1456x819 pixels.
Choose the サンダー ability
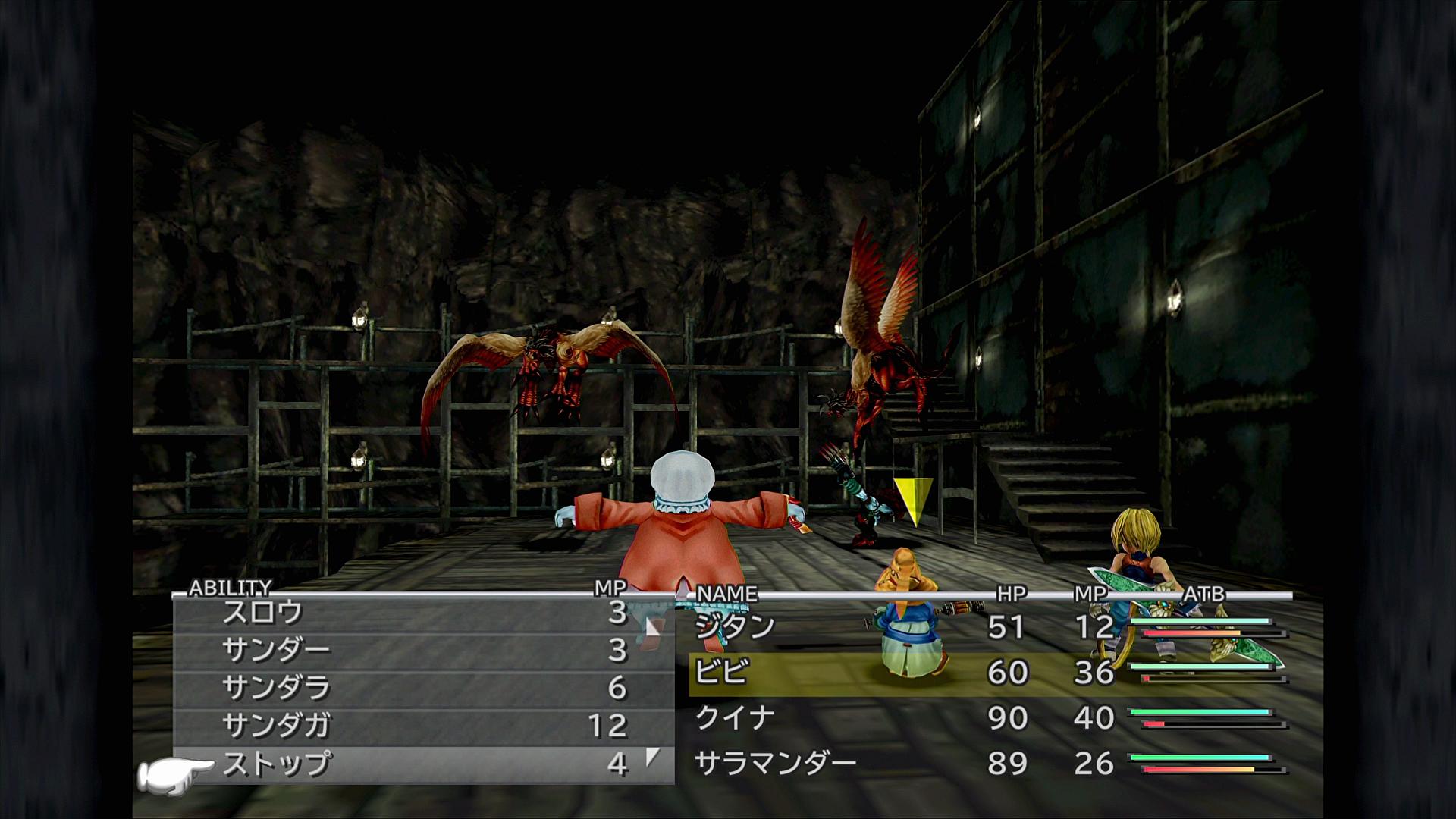click(277, 650)
